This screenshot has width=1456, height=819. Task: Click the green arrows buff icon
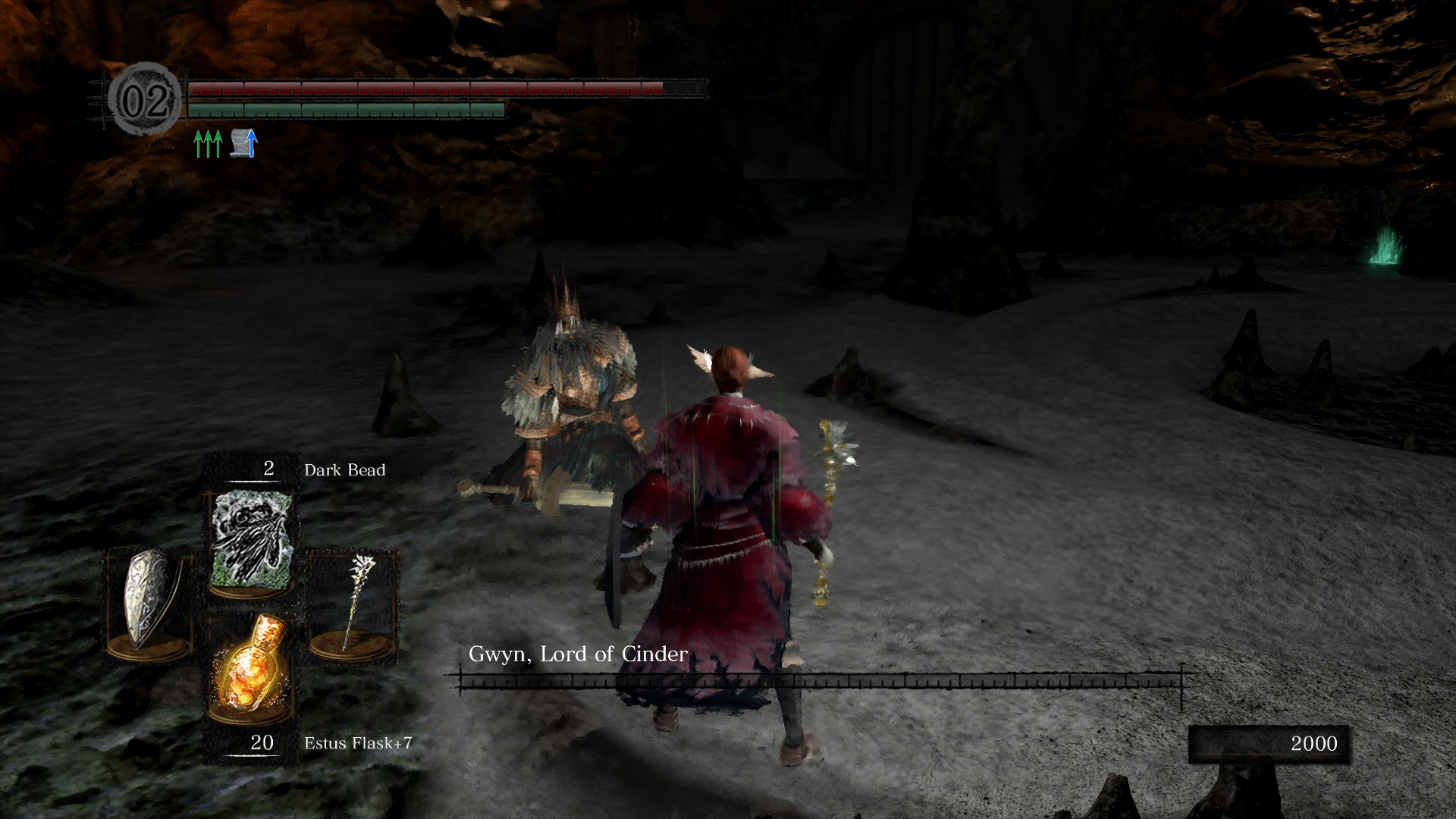208,143
